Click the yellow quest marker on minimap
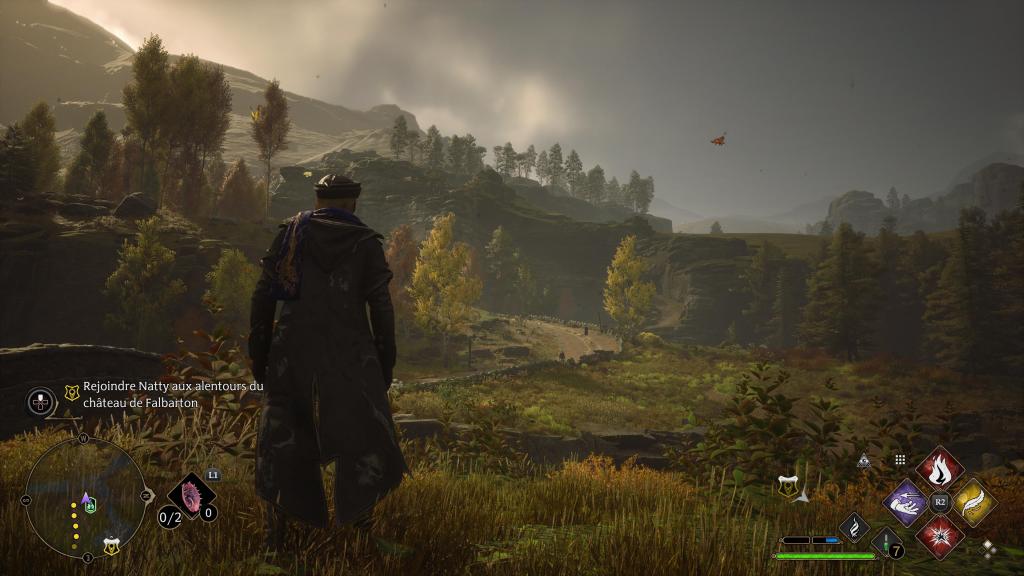1024x576 pixels. tap(111, 547)
